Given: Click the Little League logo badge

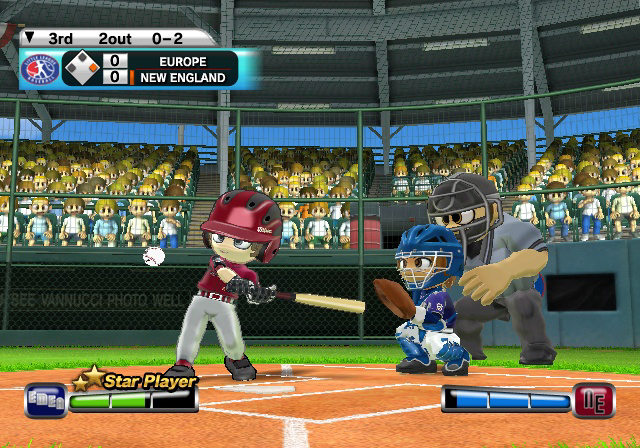Looking at the screenshot, I should (x=40, y=69).
